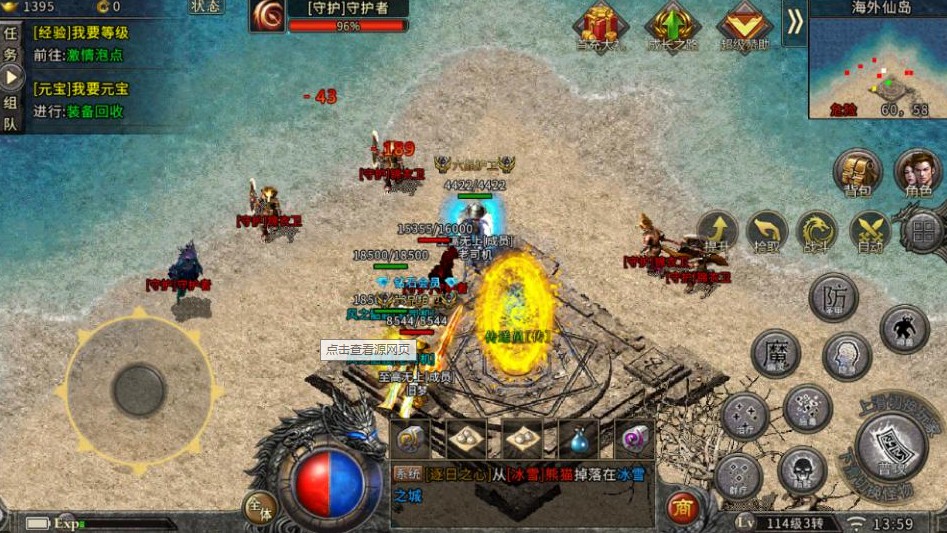Activate the 魔 magic skill

776,353
